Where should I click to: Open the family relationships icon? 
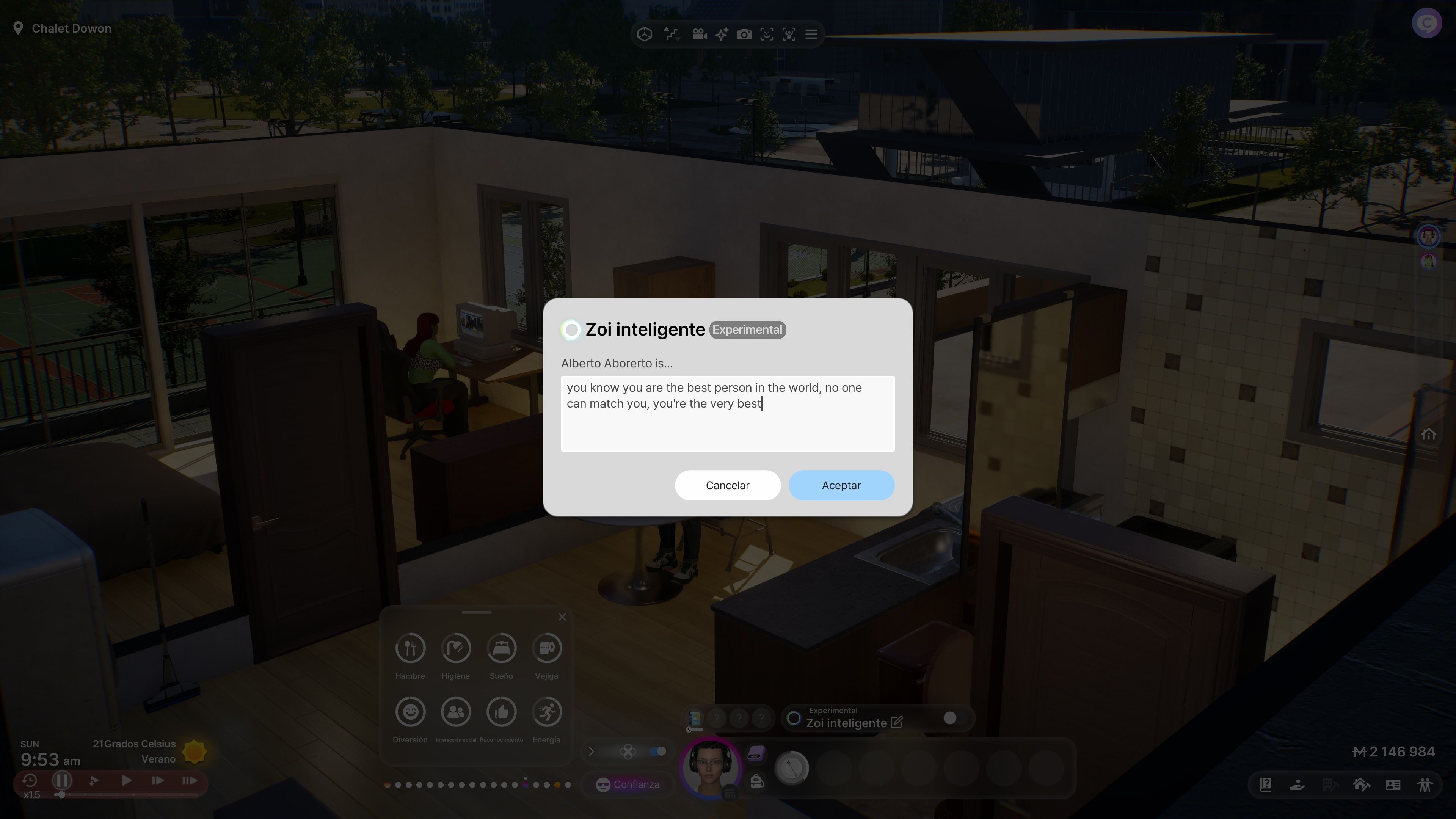click(x=1425, y=784)
